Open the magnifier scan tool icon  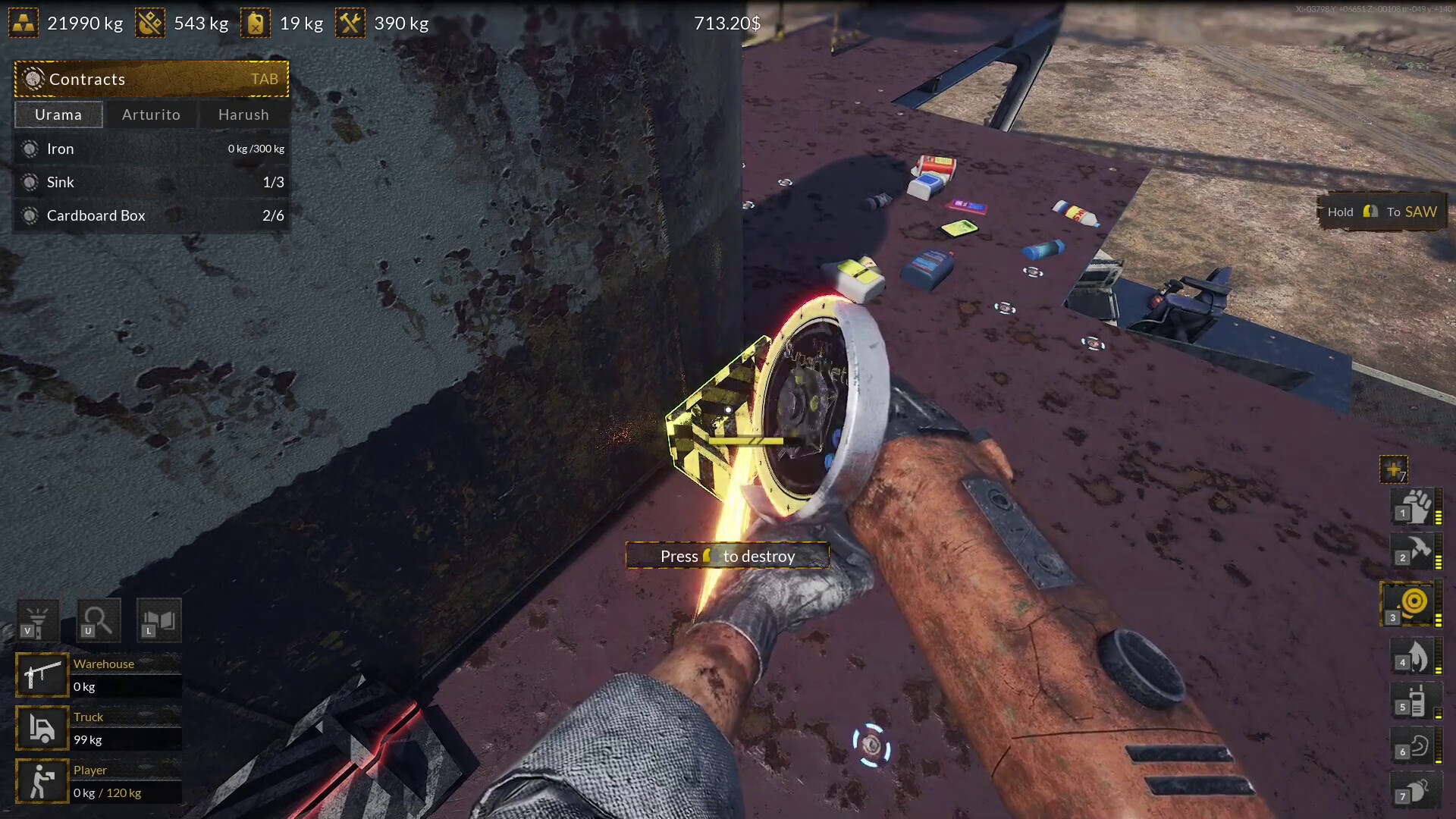tap(98, 620)
